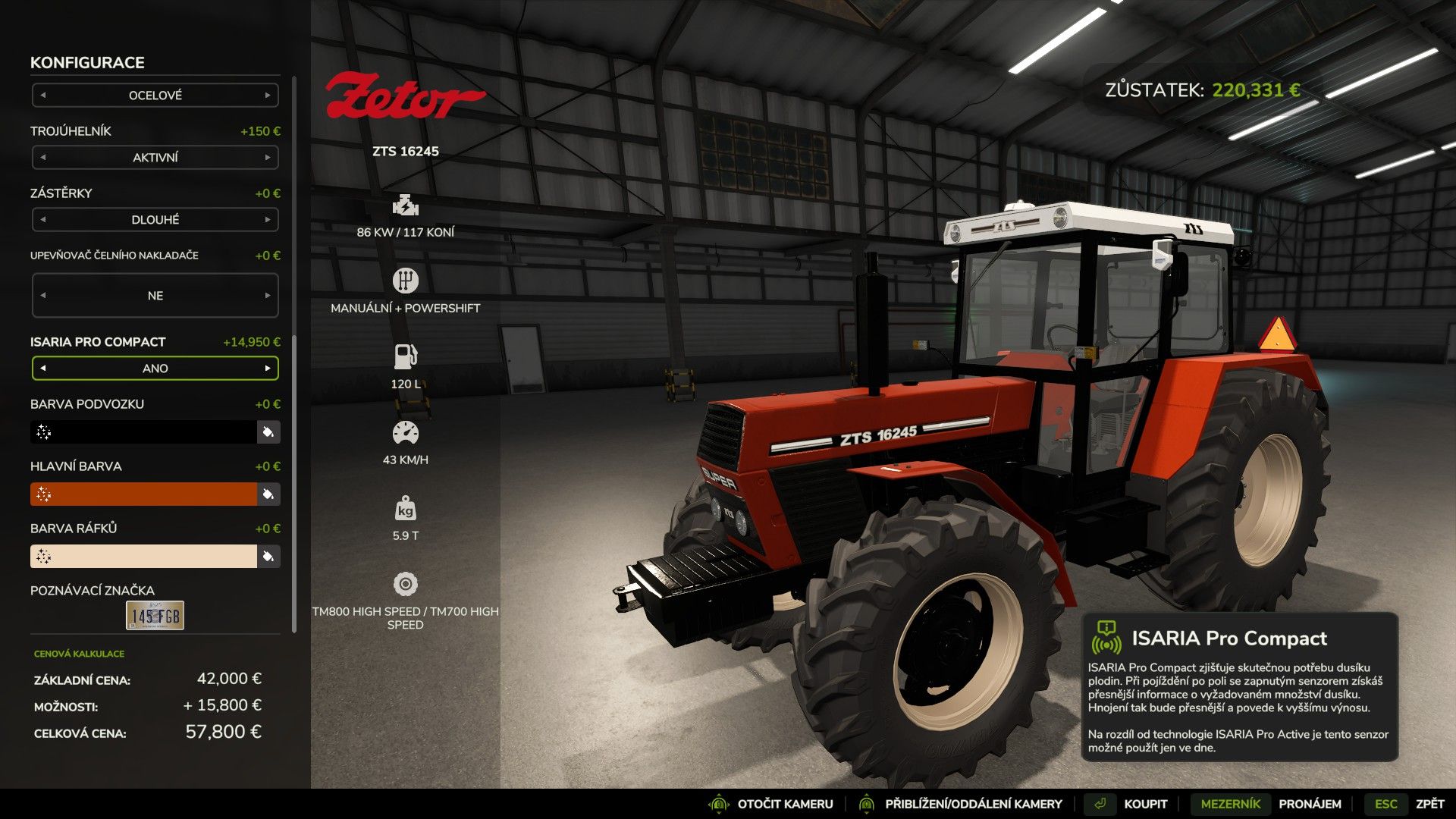This screenshot has height=819, width=1456.
Task: Click right arrow on AKTIVNÍ trojúhelník selector
Action: pyautogui.click(x=269, y=158)
